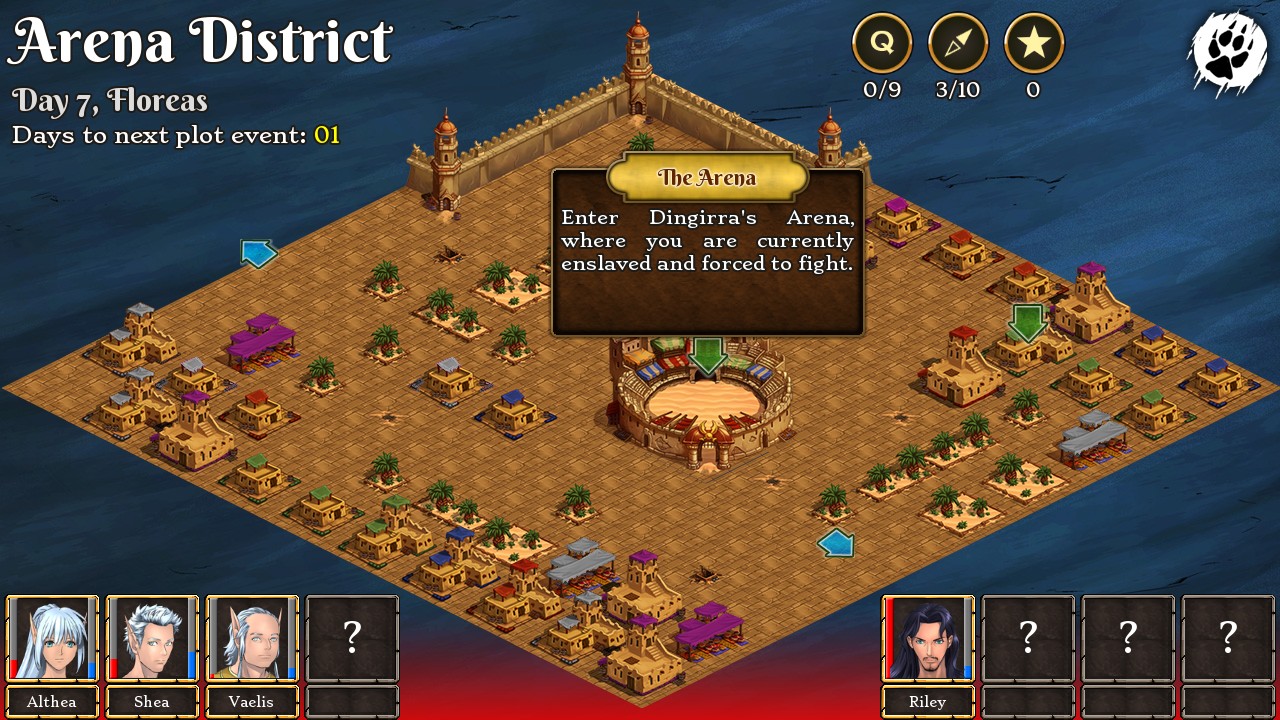Click the compass exploration icon showing 3/10
Image resolution: width=1280 pixels, height=720 pixels.
point(958,43)
